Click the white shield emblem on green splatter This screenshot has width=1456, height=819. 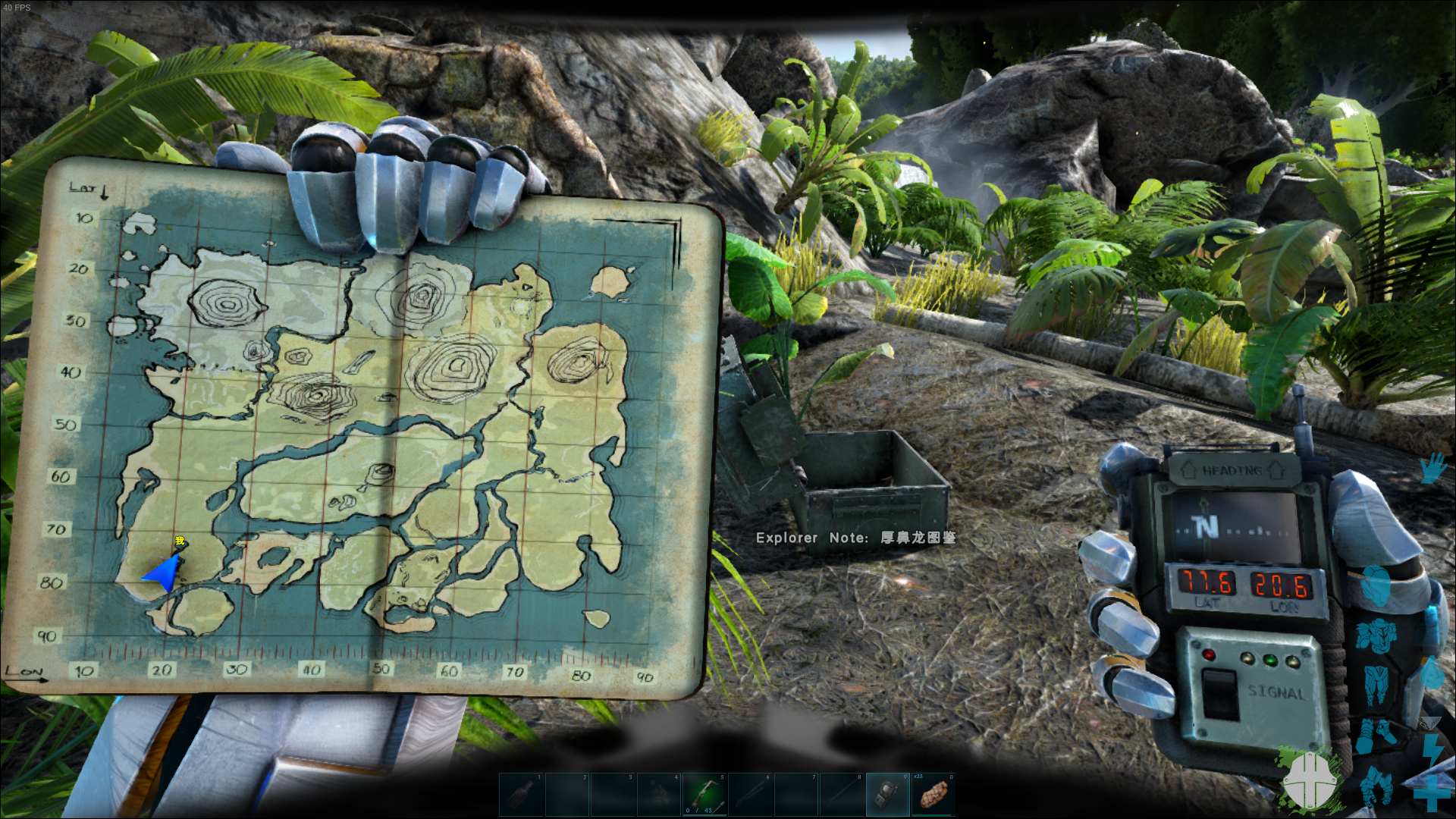[1310, 780]
